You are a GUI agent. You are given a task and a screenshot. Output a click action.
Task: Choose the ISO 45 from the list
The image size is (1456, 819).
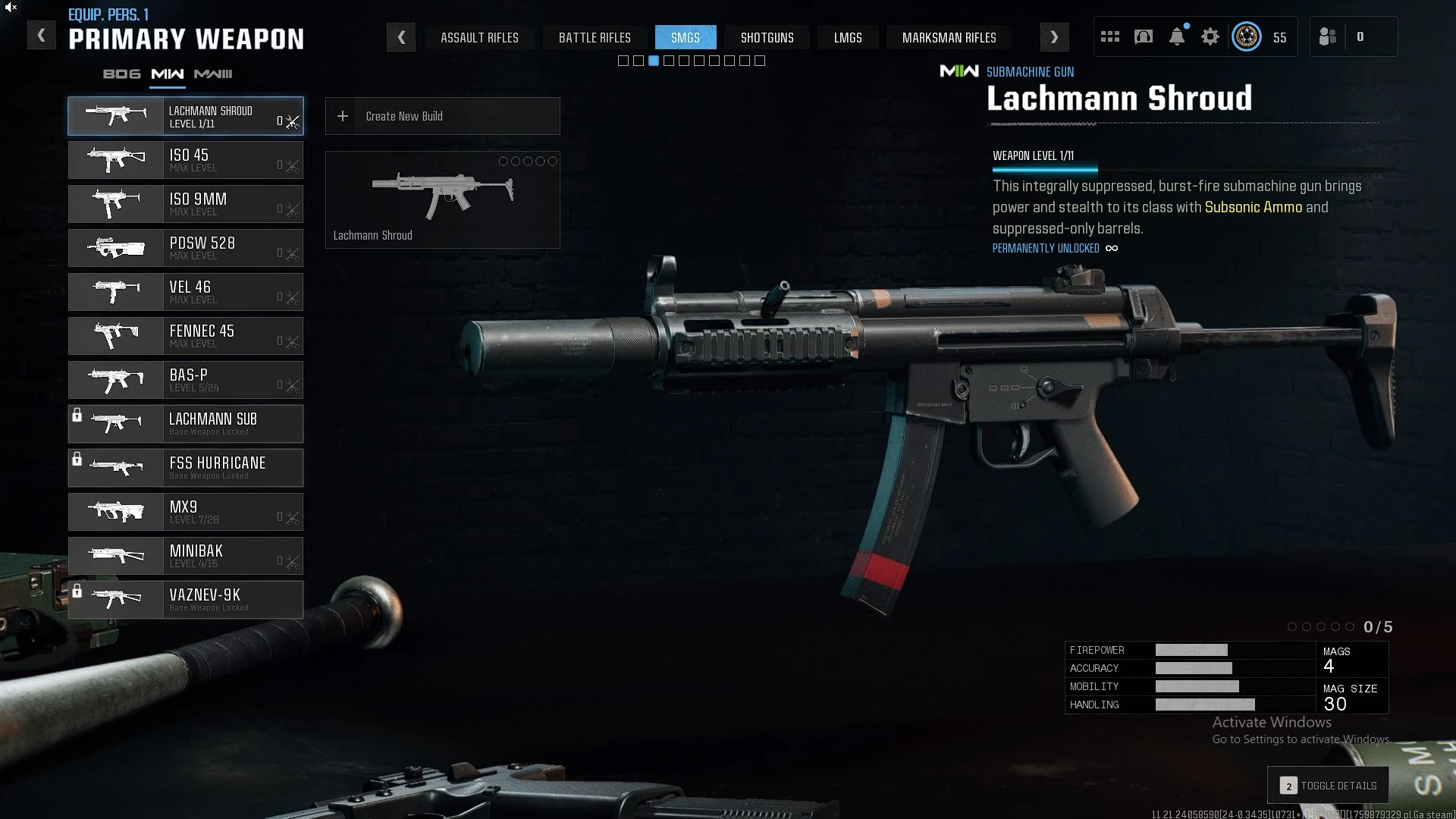[x=186, y=160]
